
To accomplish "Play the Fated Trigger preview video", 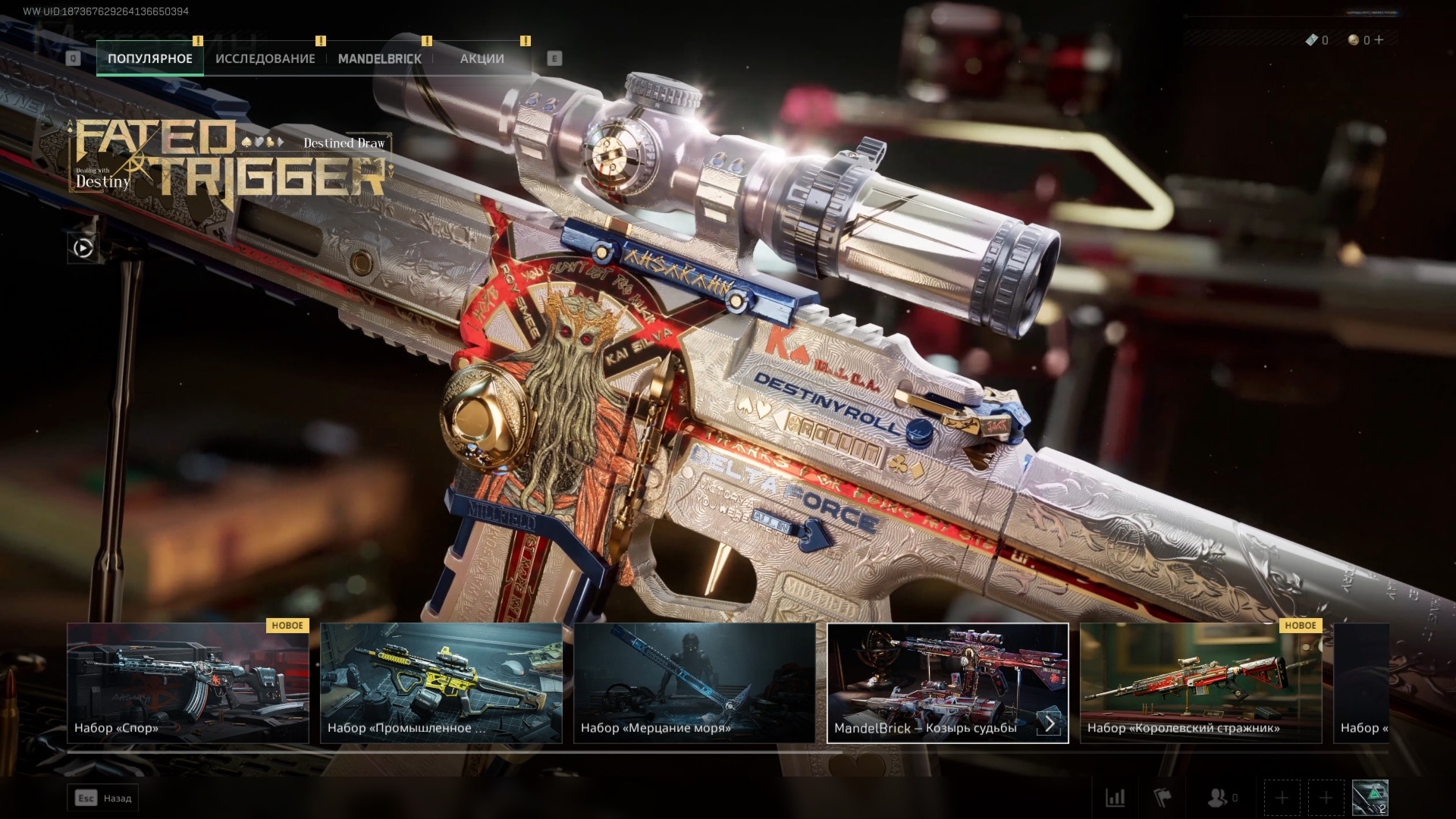I will tap(83, 248).
